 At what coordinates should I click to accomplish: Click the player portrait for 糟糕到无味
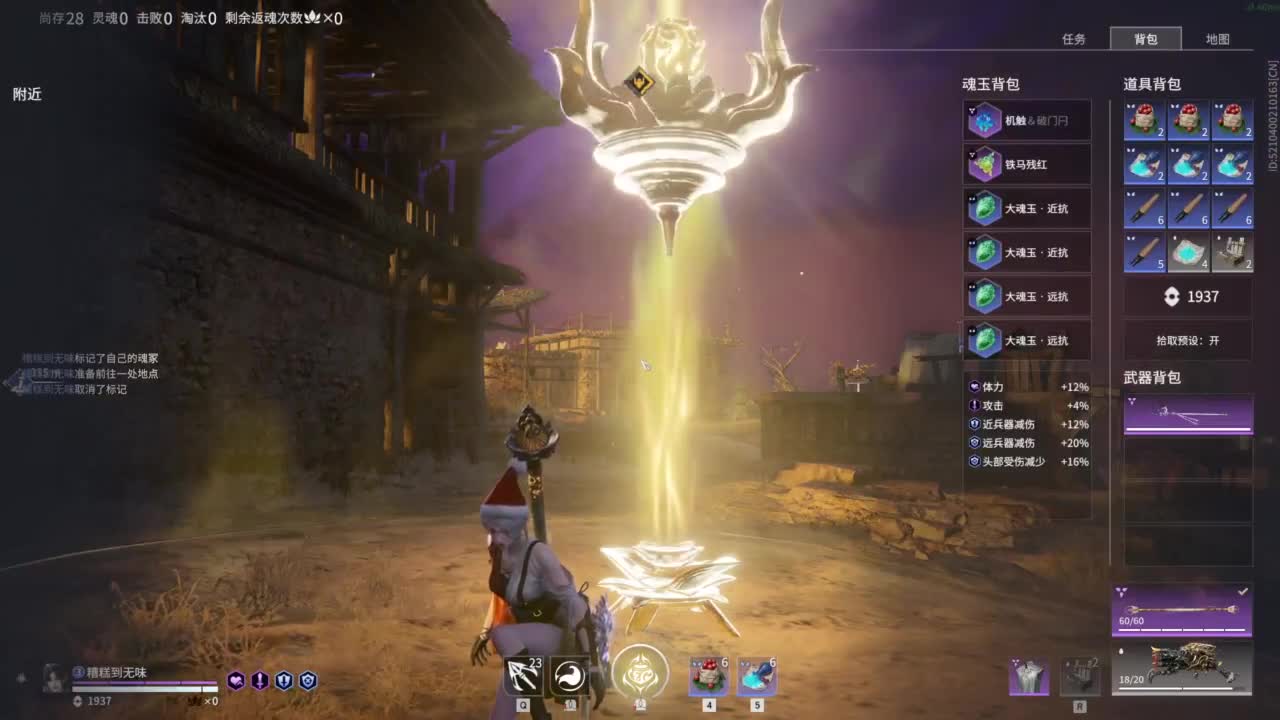pyautogui.click(x=54, y=678)
